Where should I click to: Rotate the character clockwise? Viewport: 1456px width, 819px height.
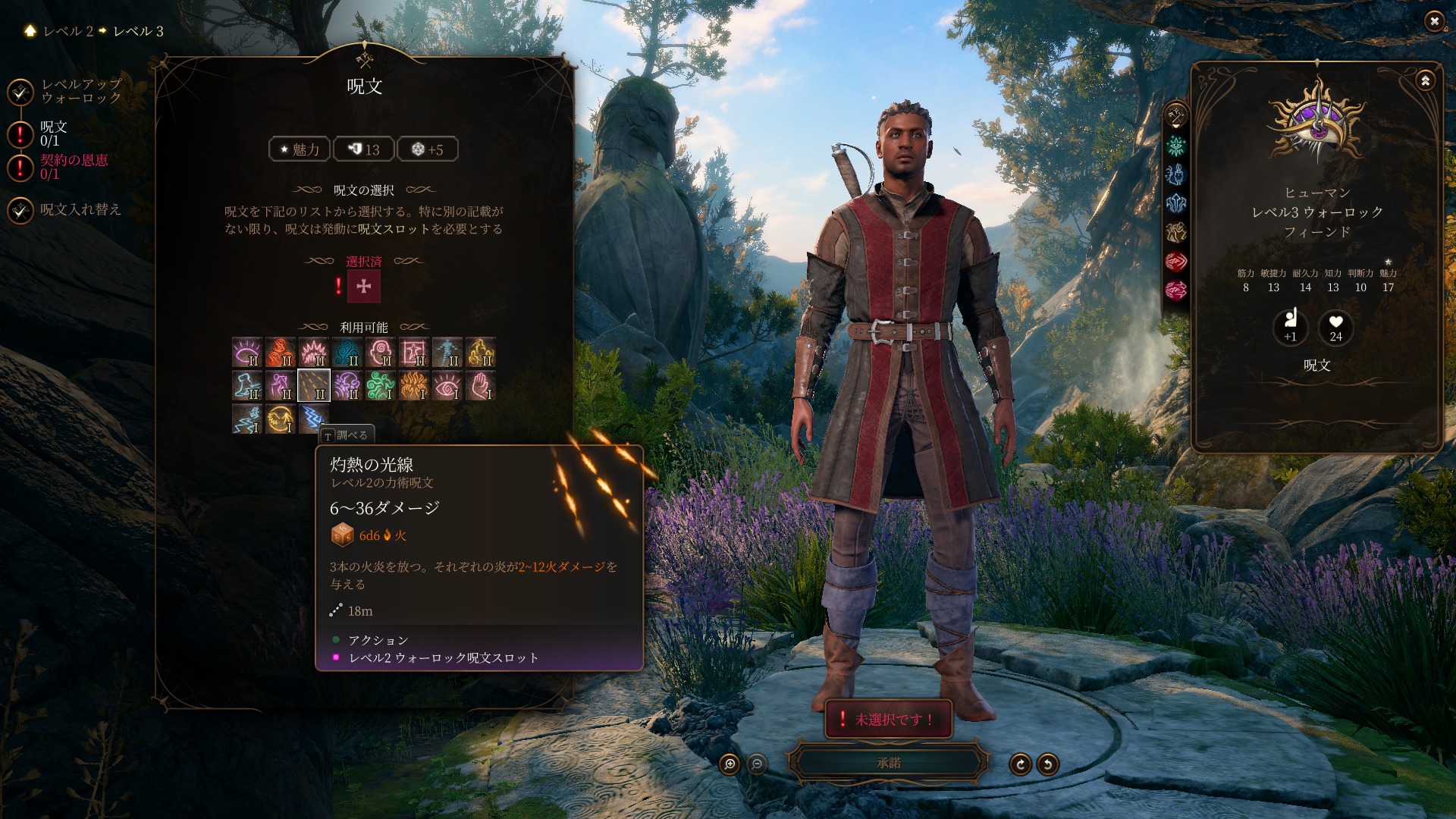pyautogui.click(x=1020, y=764)
